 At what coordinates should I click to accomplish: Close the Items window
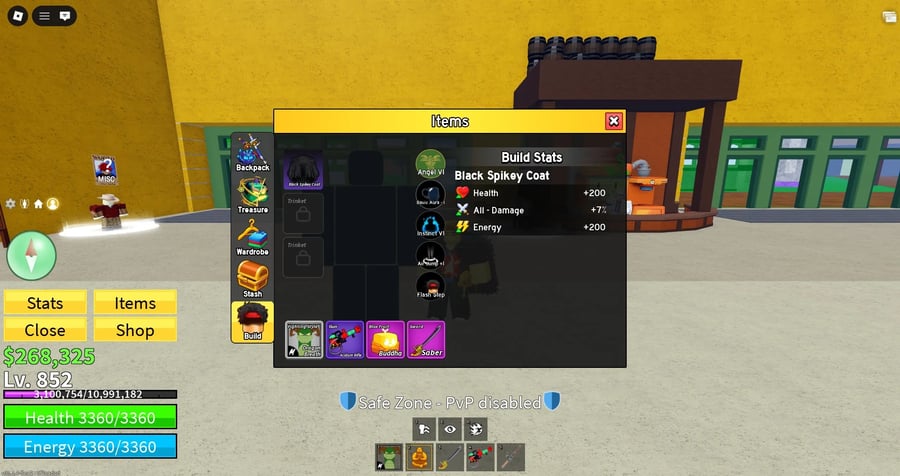[x=613, y=121]
